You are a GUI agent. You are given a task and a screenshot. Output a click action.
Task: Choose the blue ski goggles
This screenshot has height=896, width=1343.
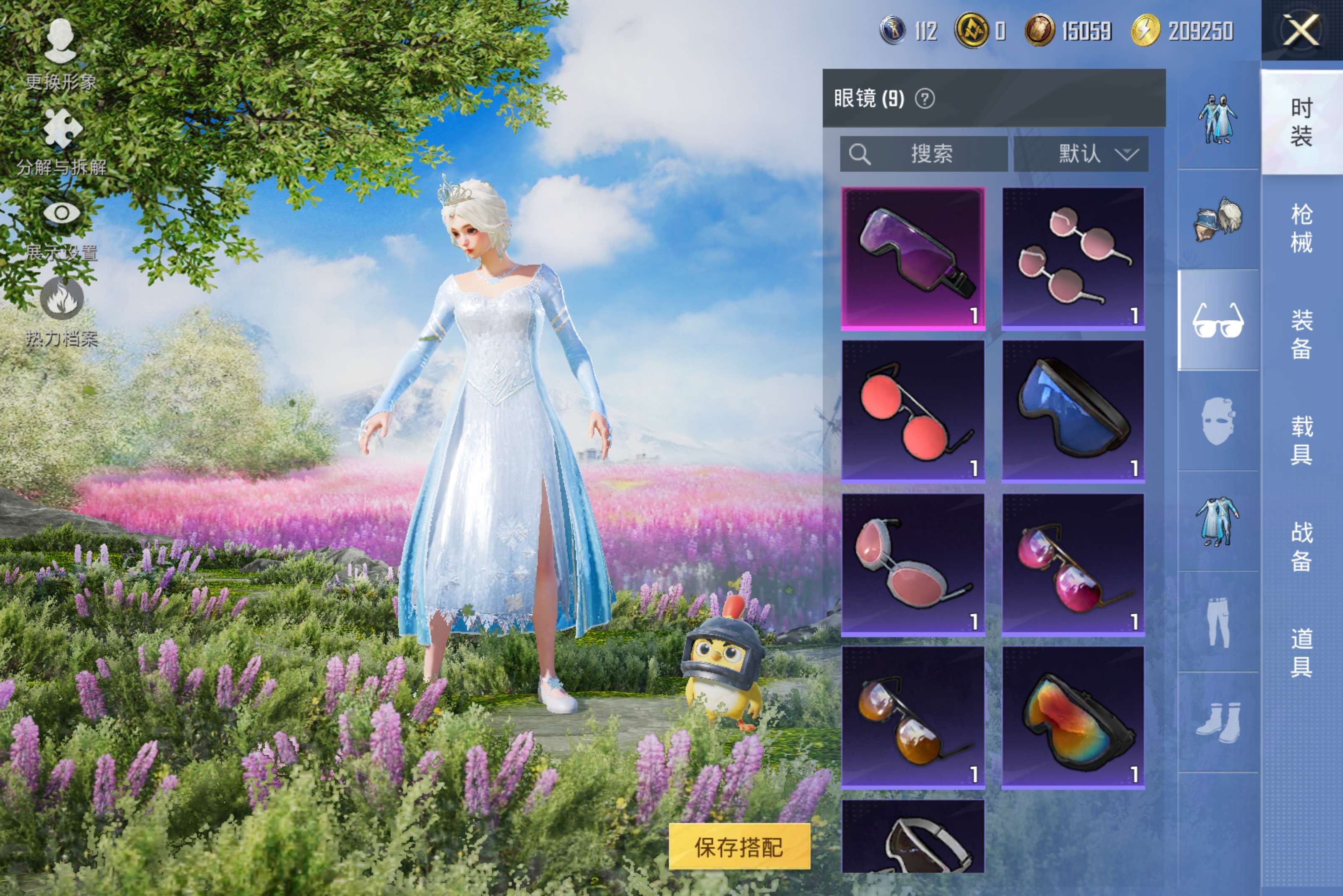(x=1073, y=412)
